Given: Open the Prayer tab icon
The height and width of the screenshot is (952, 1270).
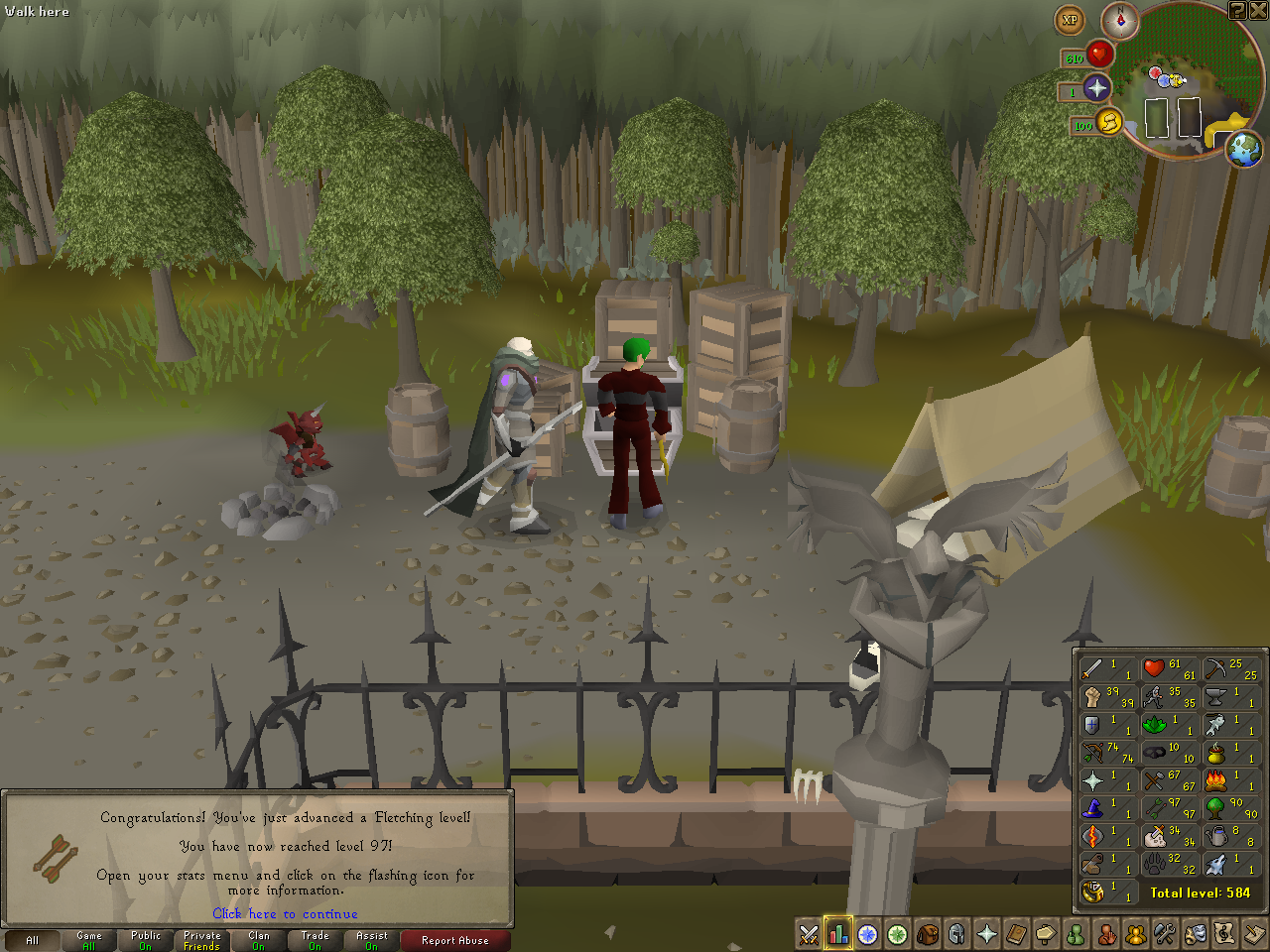Looking at the screenshot, I should coord(987,933).
